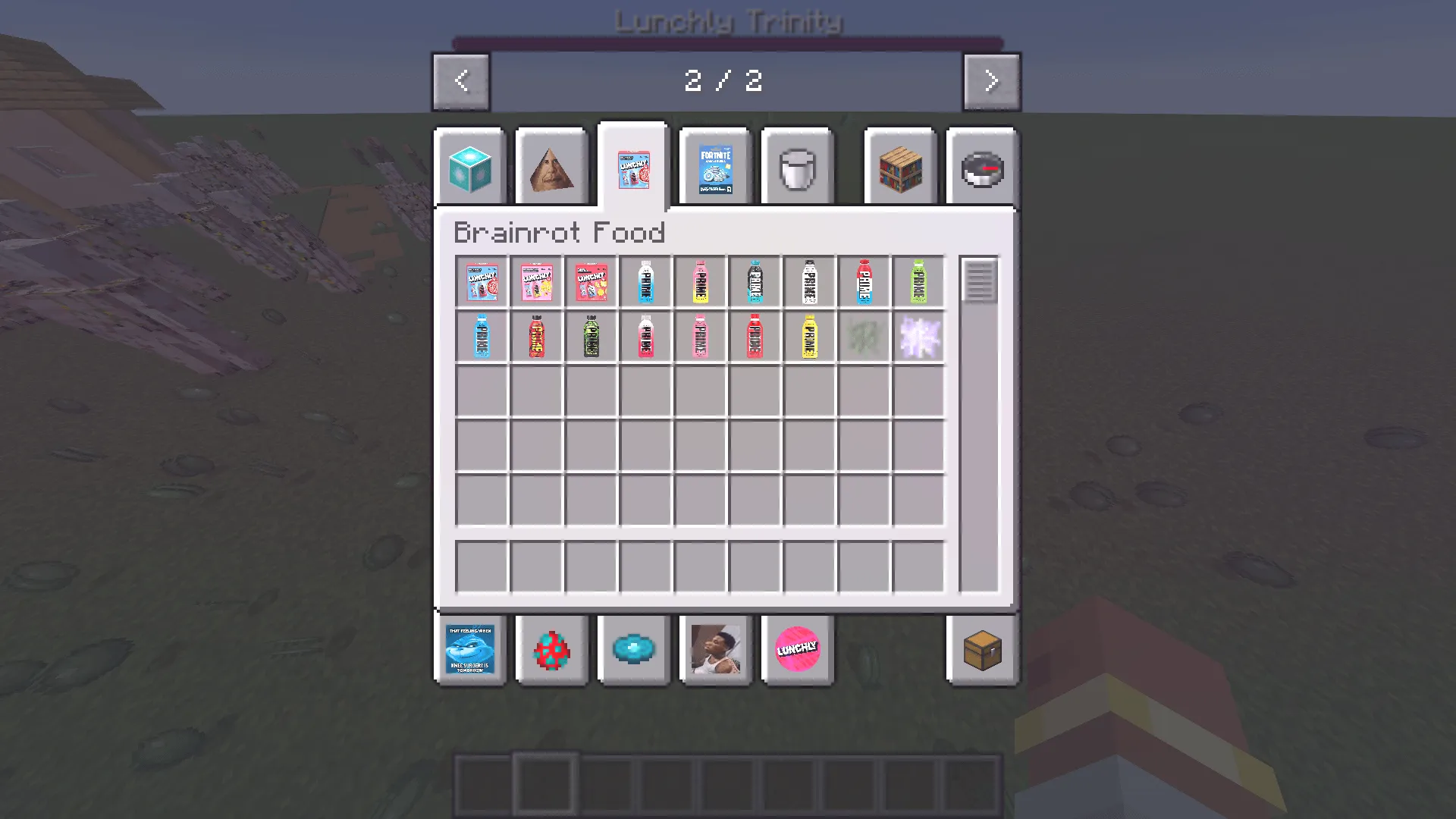Viewport: 1456px width, 819px height.
Task: Open the spawn egg creative tab
Action: pyautogui.click(x=551, y=650)
